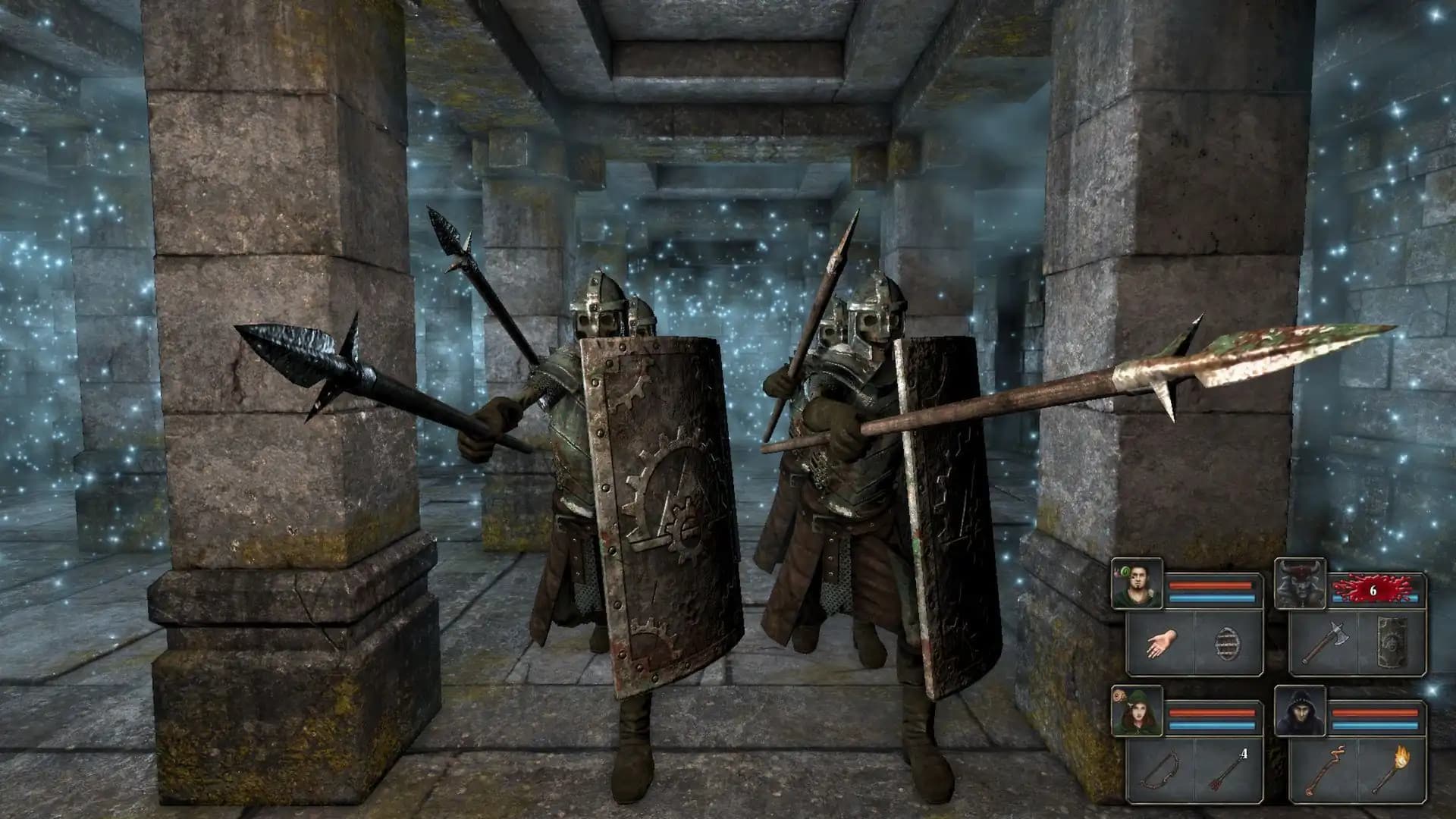Open the minotaur character's inventory portrait
This screenshot has width=1456, height=819.
point(1301,583)
